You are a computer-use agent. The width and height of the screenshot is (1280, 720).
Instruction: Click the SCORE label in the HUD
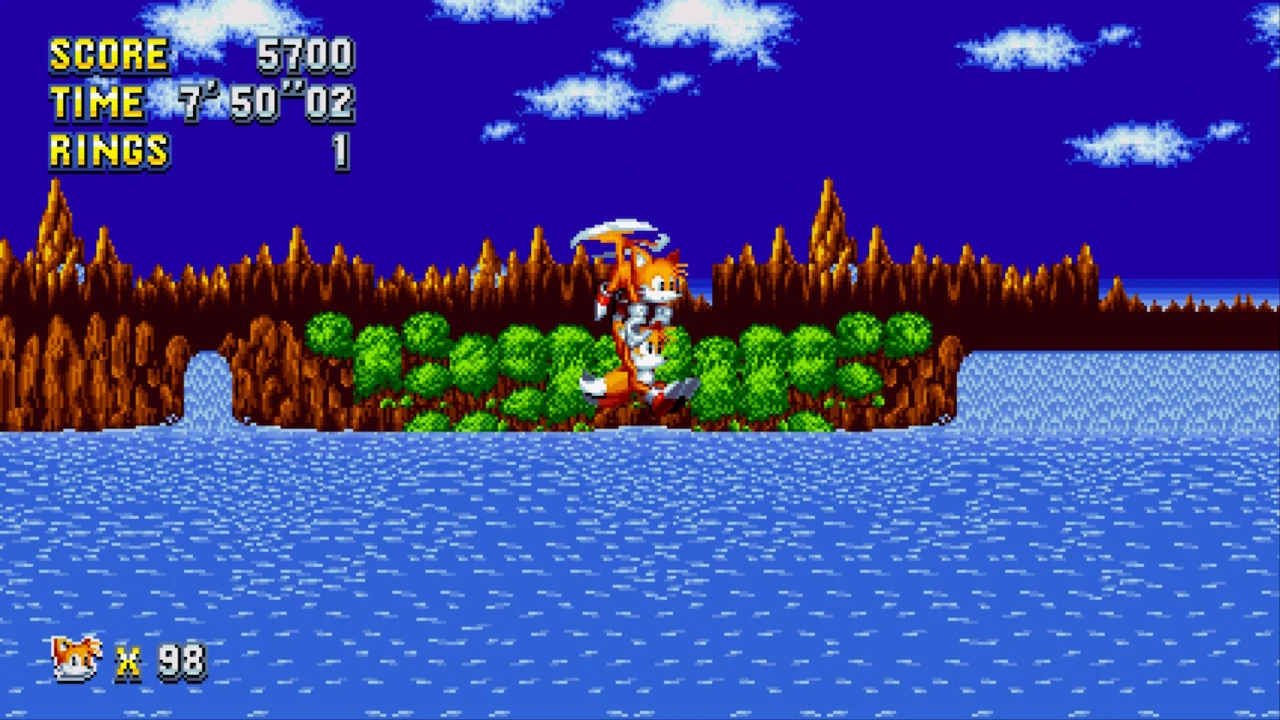[108, 55]
